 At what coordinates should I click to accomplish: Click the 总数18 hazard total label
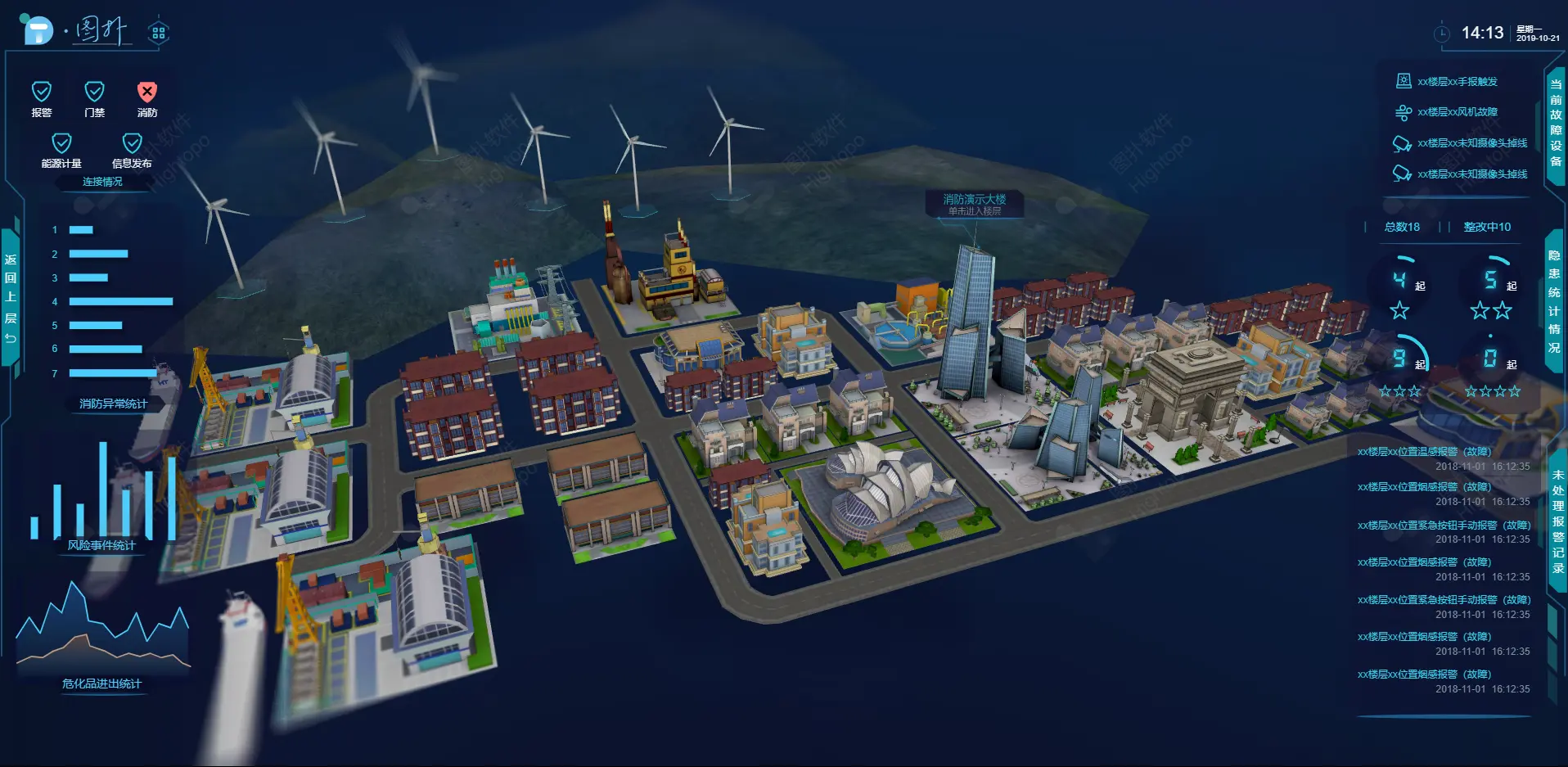pos(1402,227)
